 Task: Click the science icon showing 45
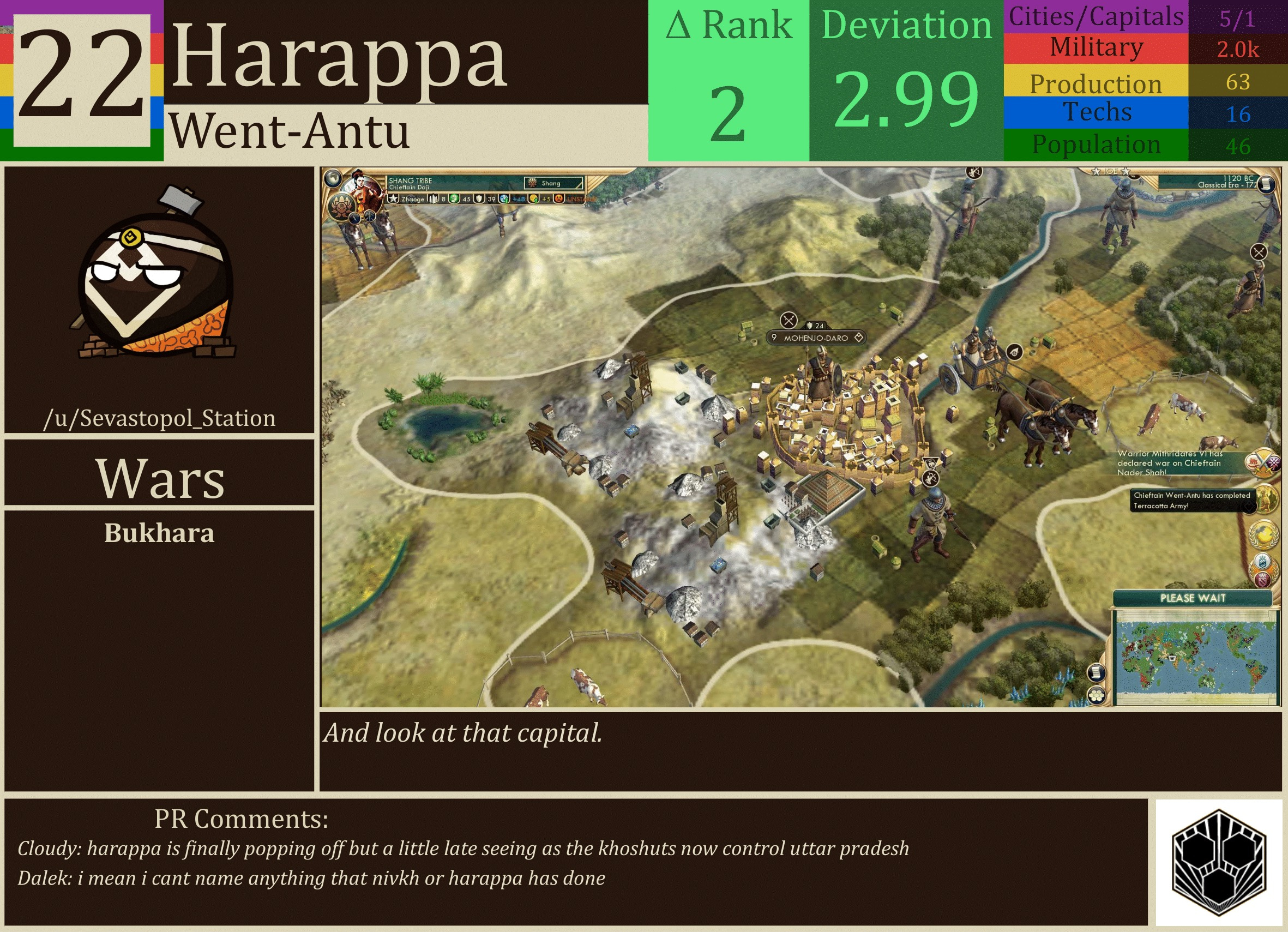click(454, 200)
